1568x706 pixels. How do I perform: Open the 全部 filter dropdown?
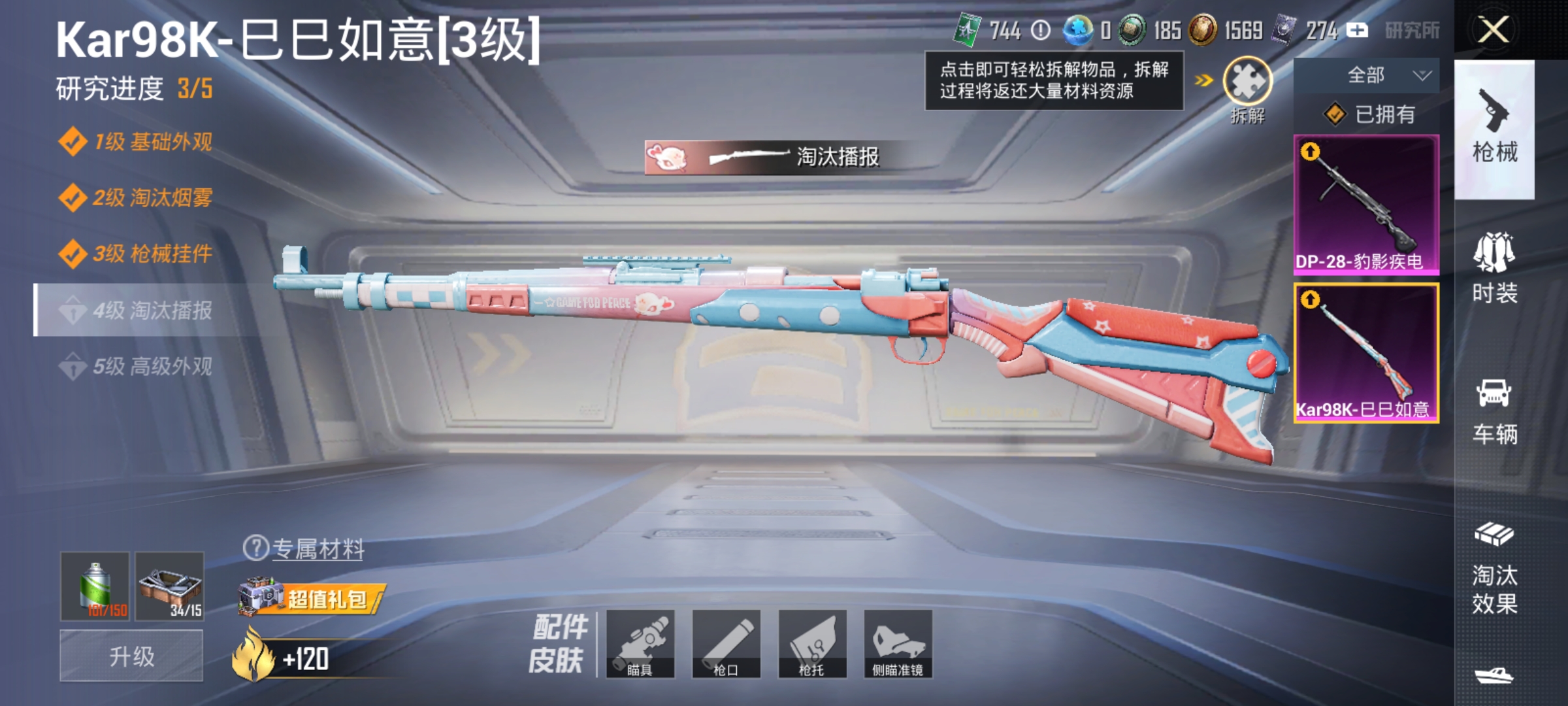[x=1367, y=76]
